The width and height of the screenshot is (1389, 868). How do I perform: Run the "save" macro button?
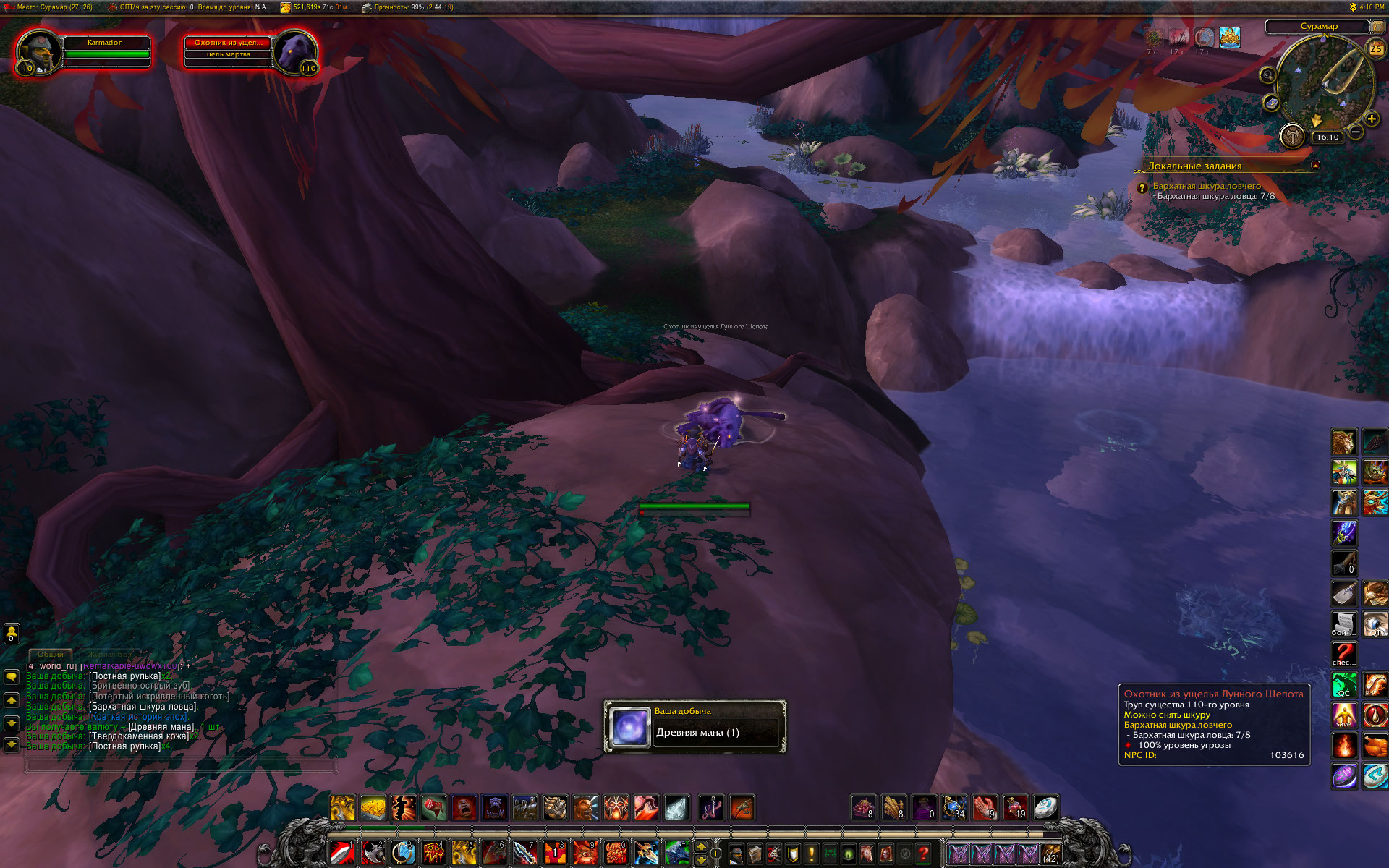pyautogui.click(x=1344, y=715)
